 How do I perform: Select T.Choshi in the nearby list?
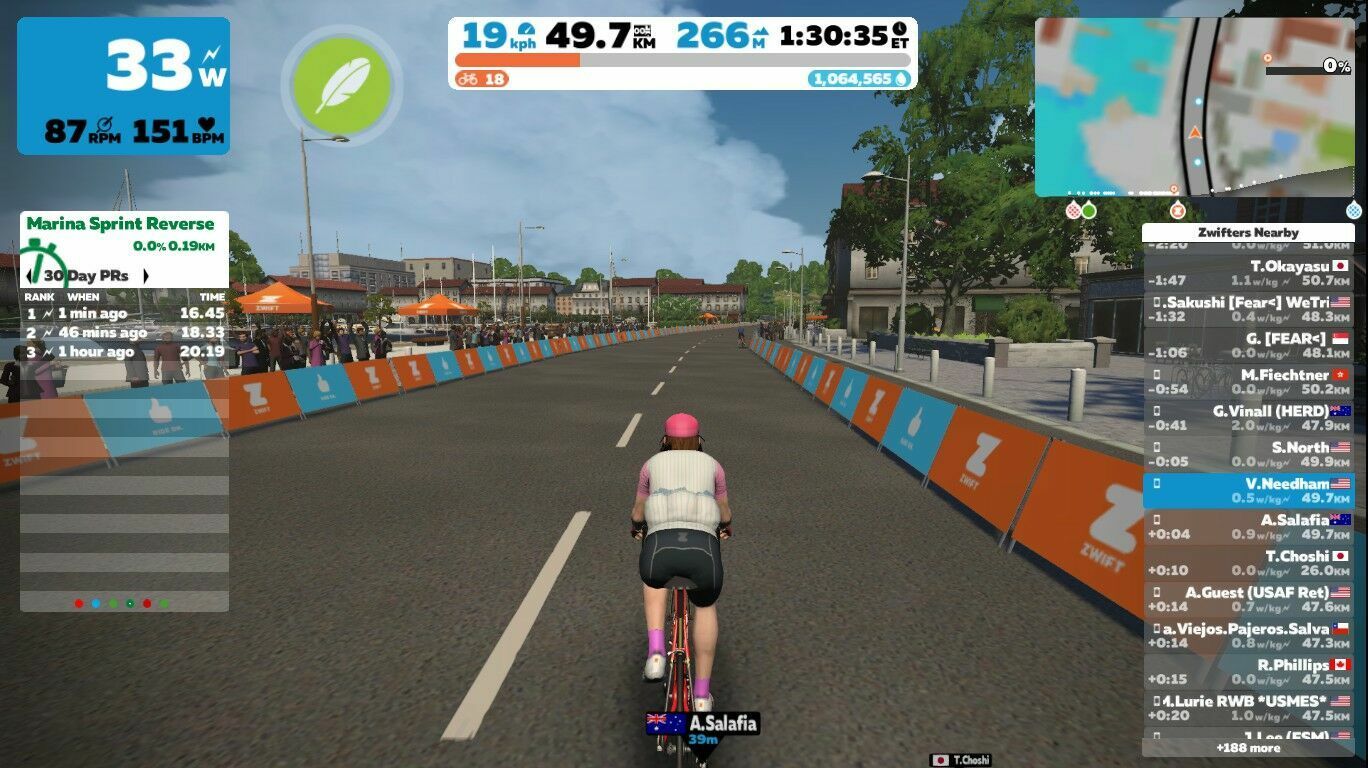[x=1247, y=563]
